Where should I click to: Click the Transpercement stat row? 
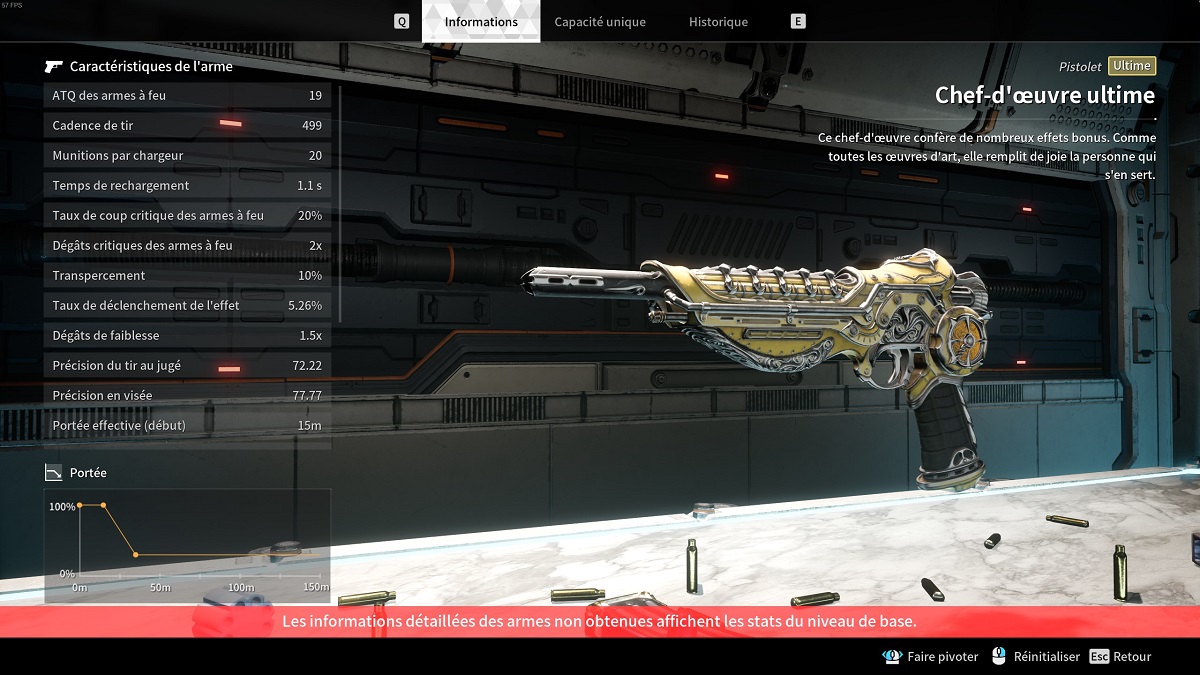pyautogui.click(x=188, y=275)
